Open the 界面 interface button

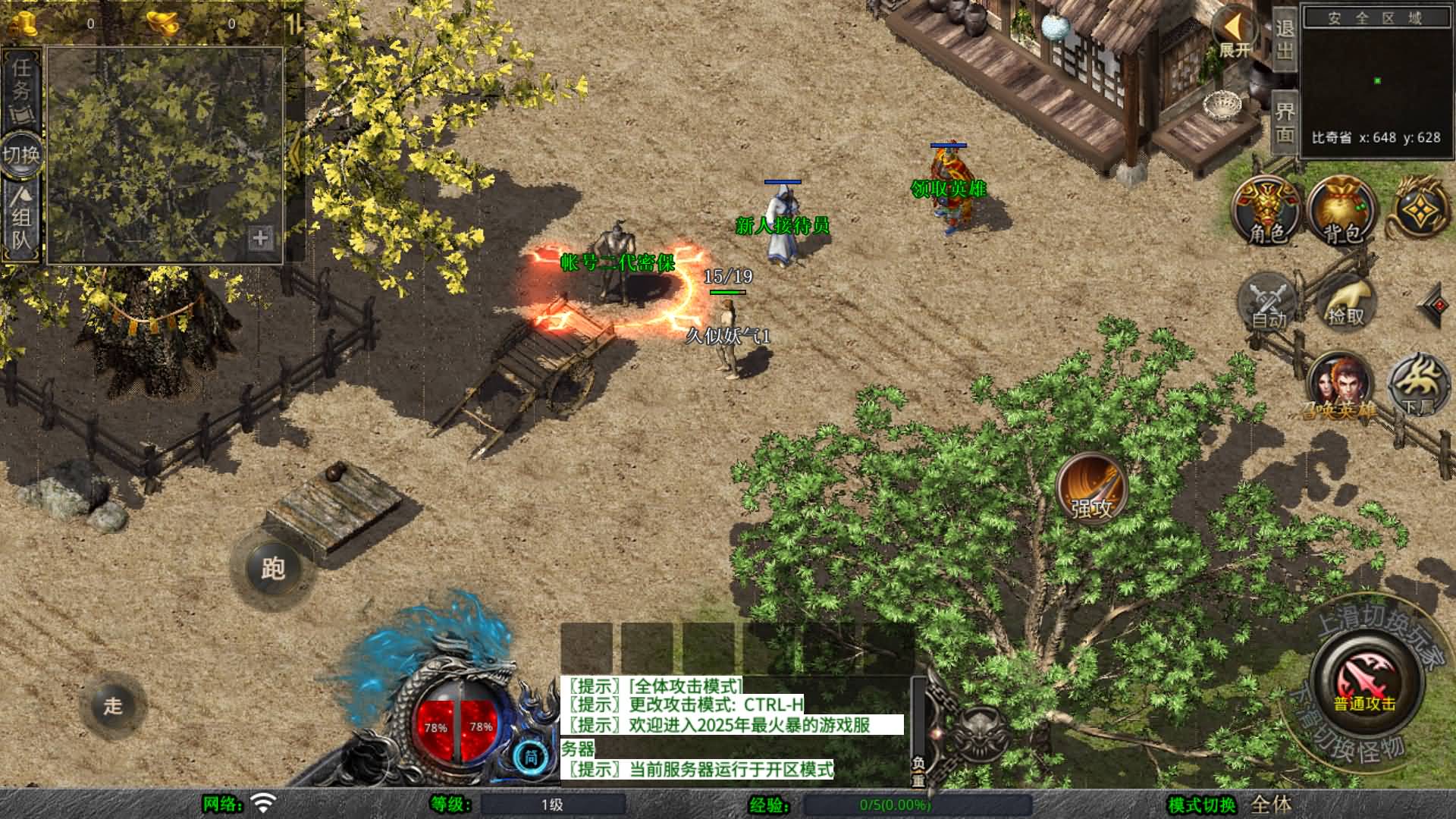coord(1284,123)
